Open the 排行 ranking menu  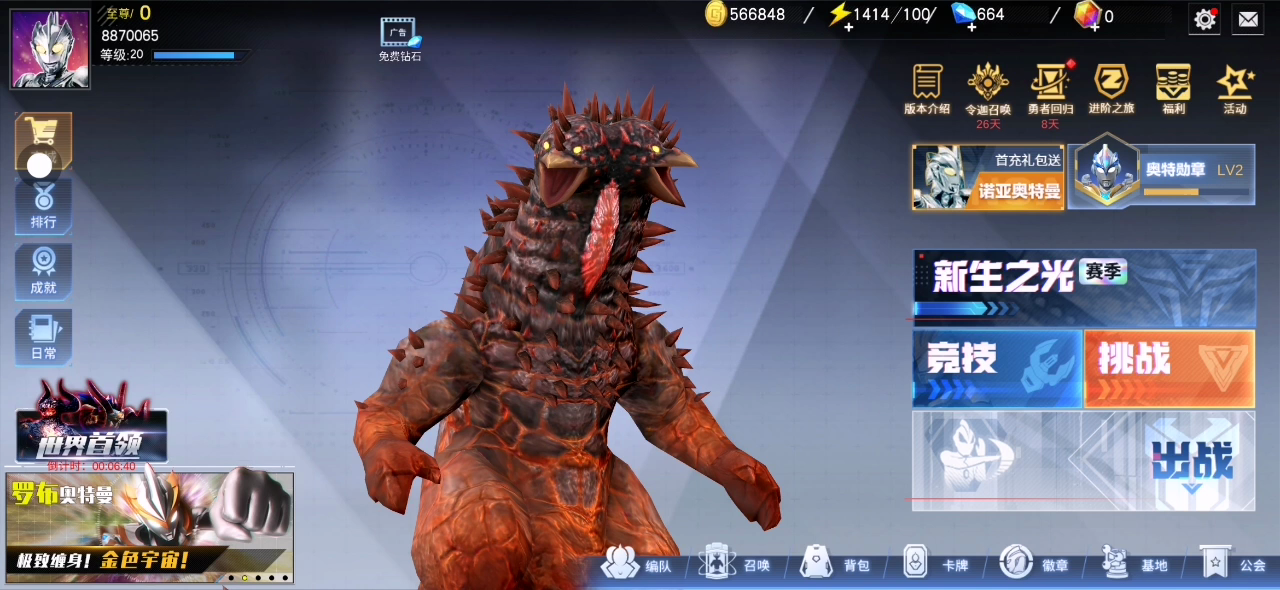pyautogui.click(x=43, y=207)
